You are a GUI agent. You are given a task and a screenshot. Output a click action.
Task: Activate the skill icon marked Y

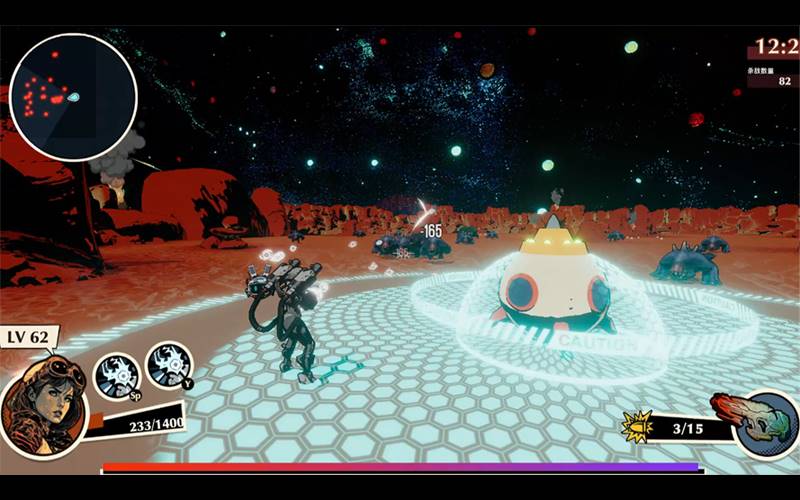coord(169,365)
